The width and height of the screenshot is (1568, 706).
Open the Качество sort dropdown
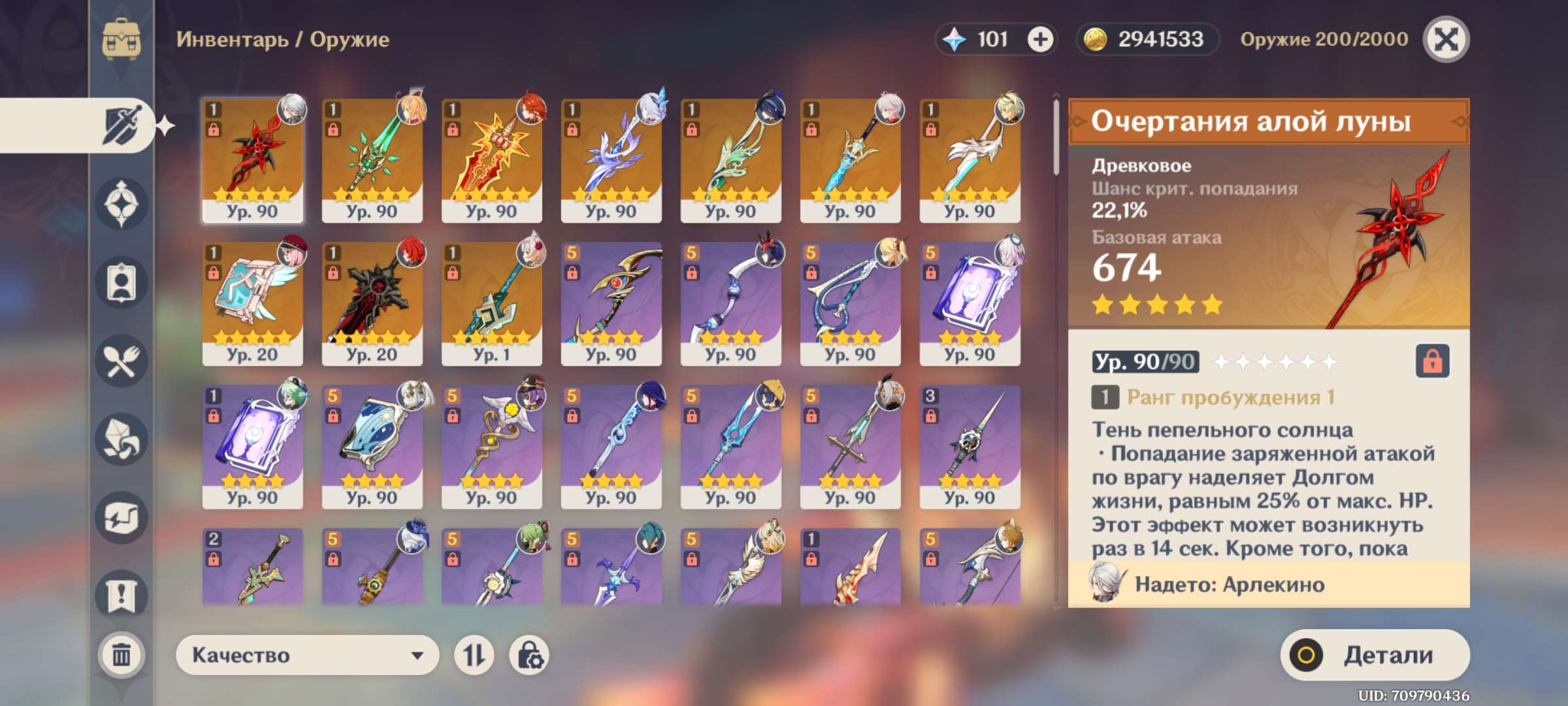pyautogui.click(x=307, y=655)
